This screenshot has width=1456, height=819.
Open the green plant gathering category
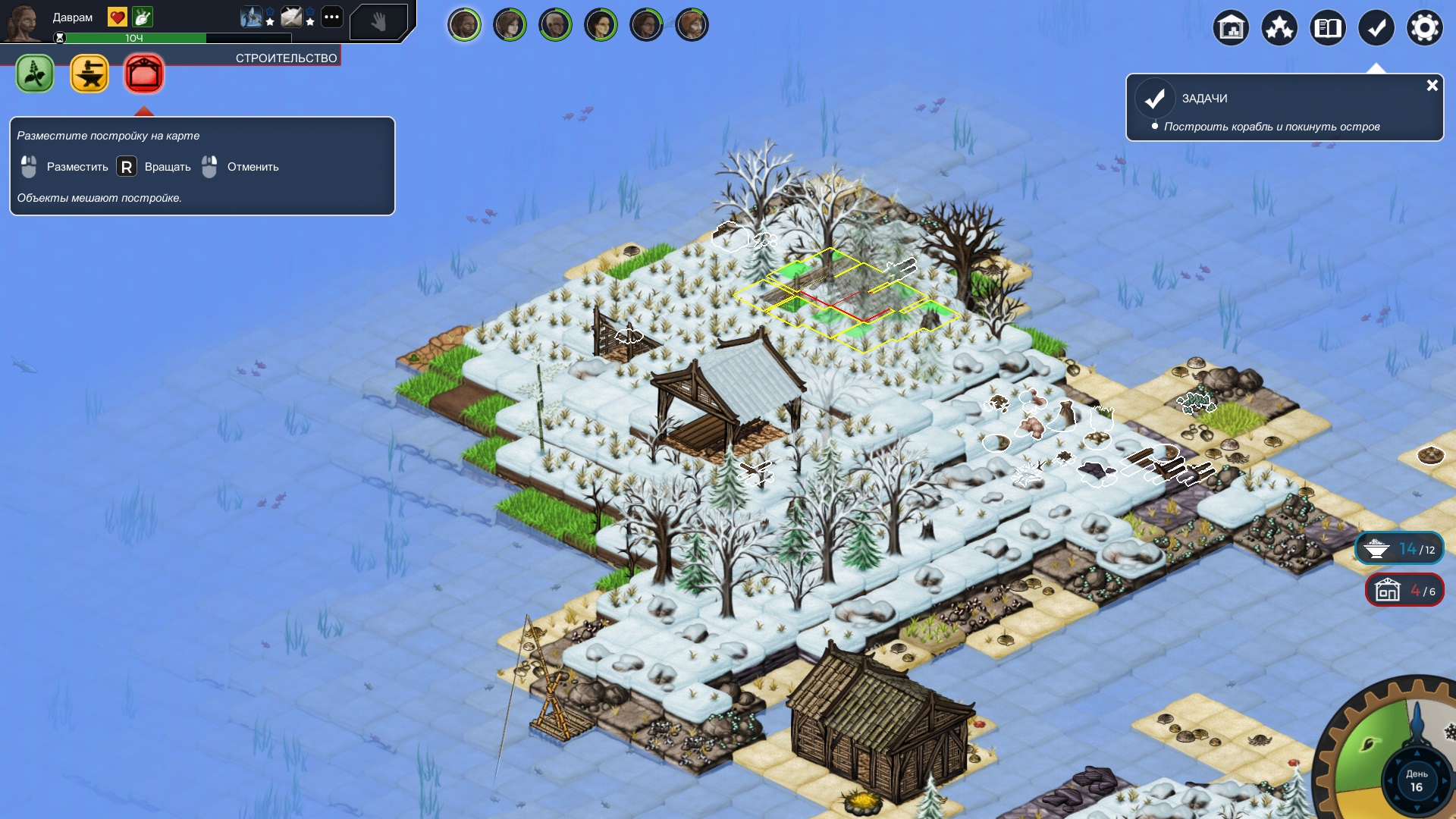(35, 74)
